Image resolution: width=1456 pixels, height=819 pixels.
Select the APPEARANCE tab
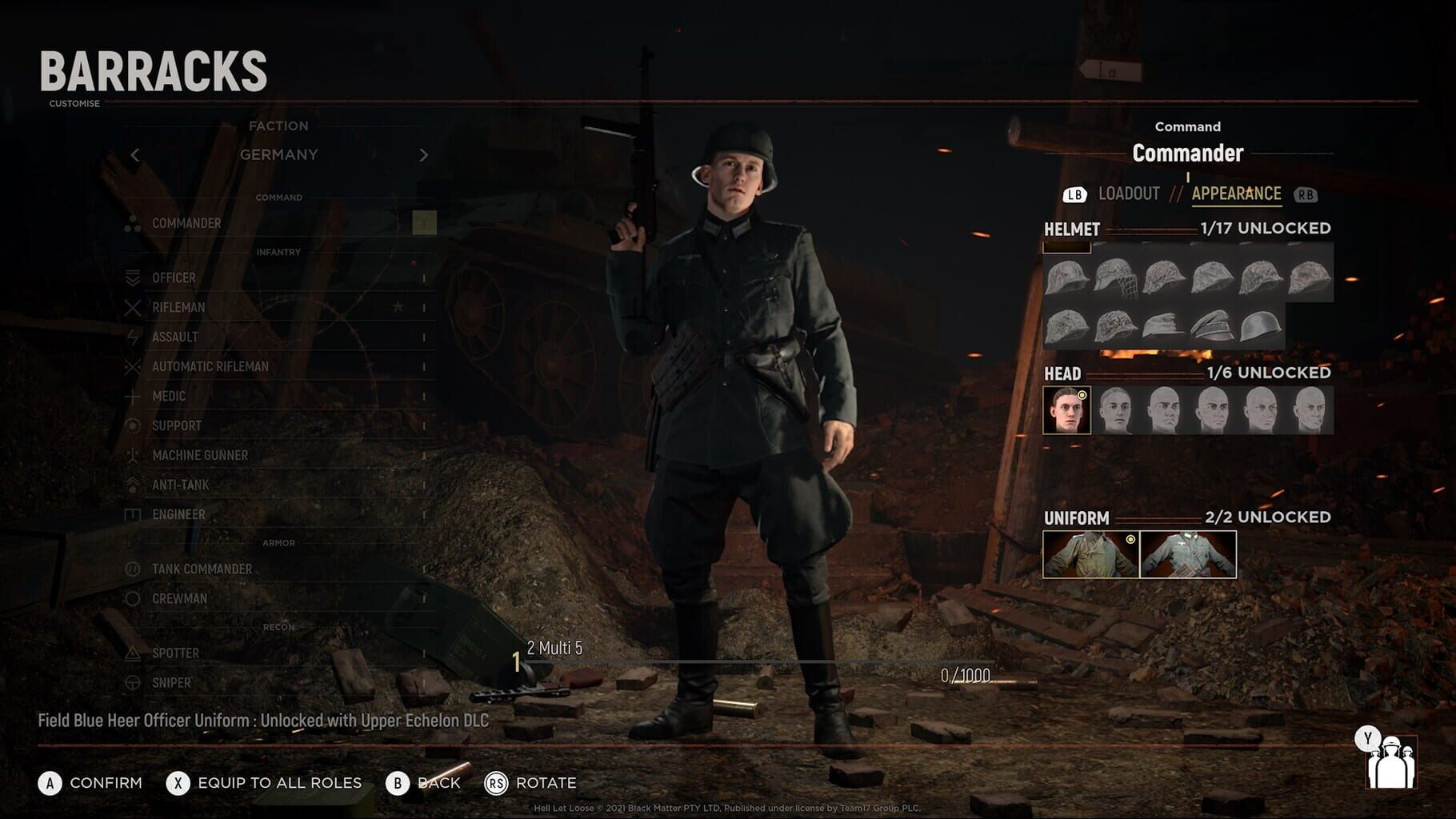pyautogui.click(x=1236, y=192)
